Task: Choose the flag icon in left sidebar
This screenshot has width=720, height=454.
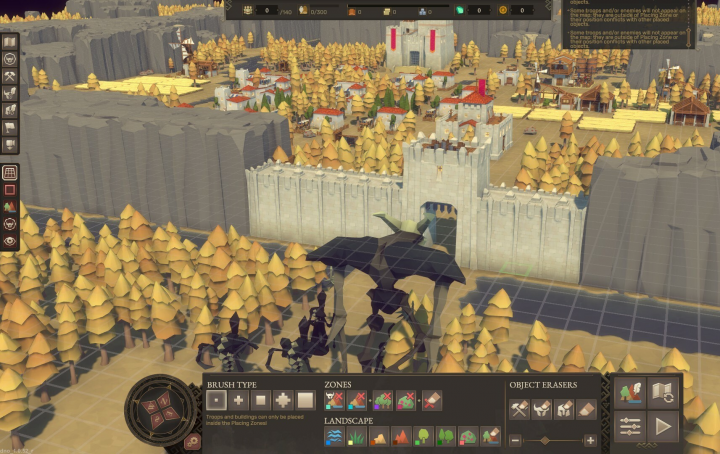Action: tap(10, 127)
